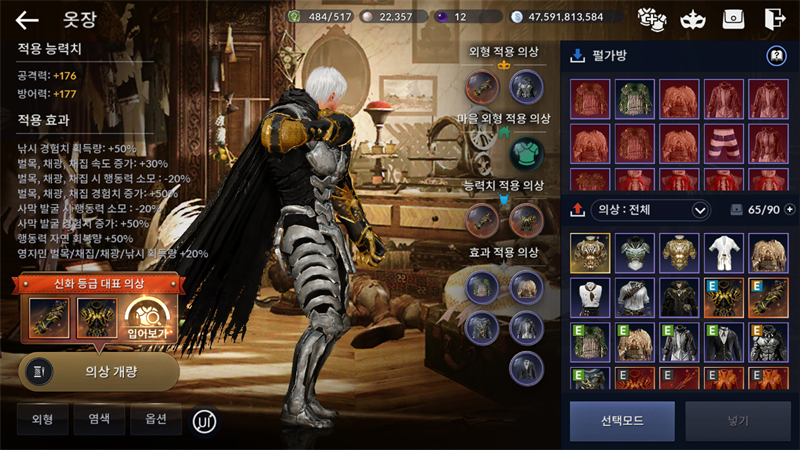800x450 pixels.
Task: Click the 넣기 insert button
Action: [738, 421]
